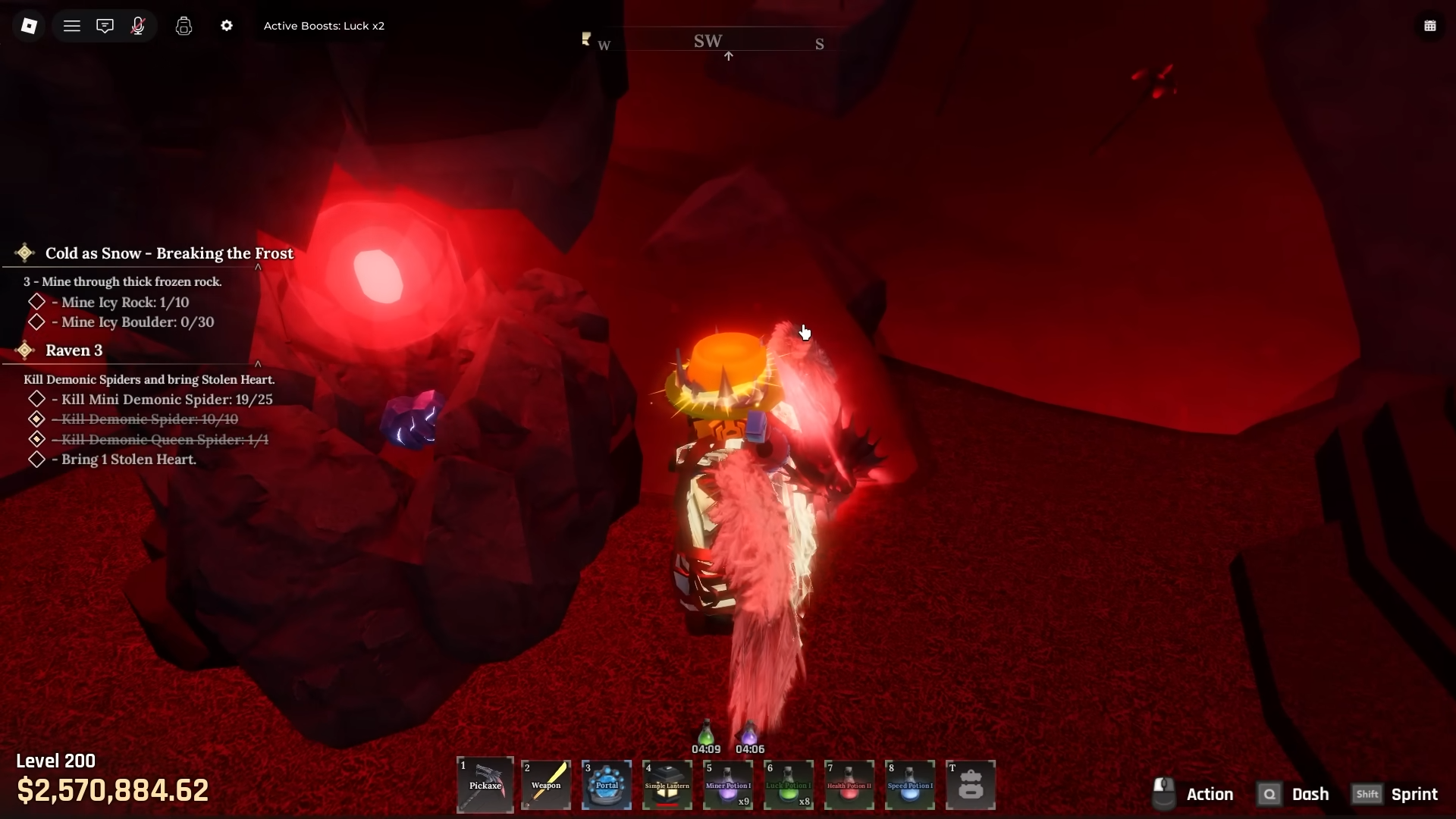This screenshot has height=819, width=1456.
Task: Choose the Simple Lantern slot
Action: click(667, 785)
